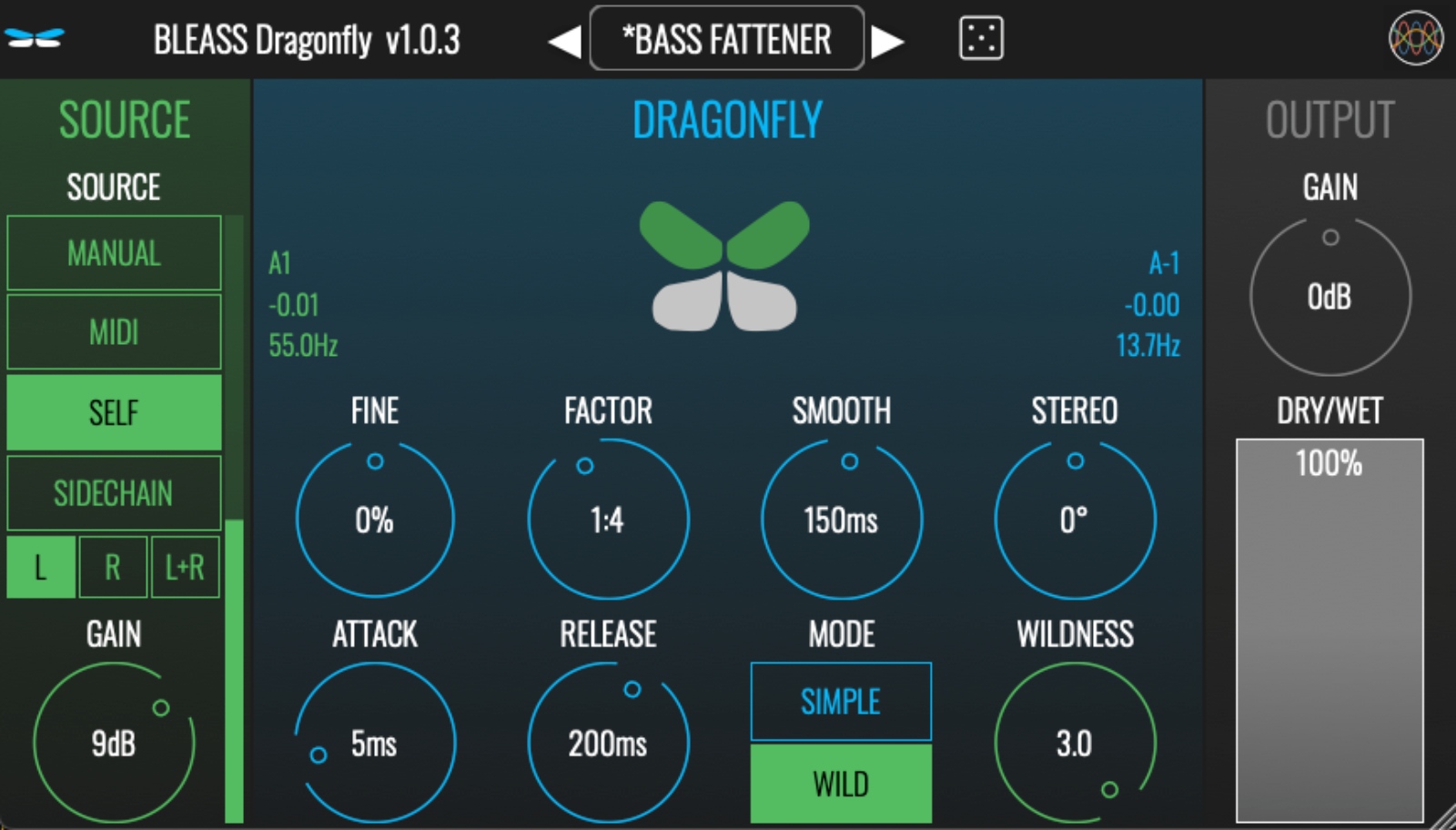Click the STEREO knob showing 0 degrees
The image size is (1456, 830).
[x=1076, y=519]
